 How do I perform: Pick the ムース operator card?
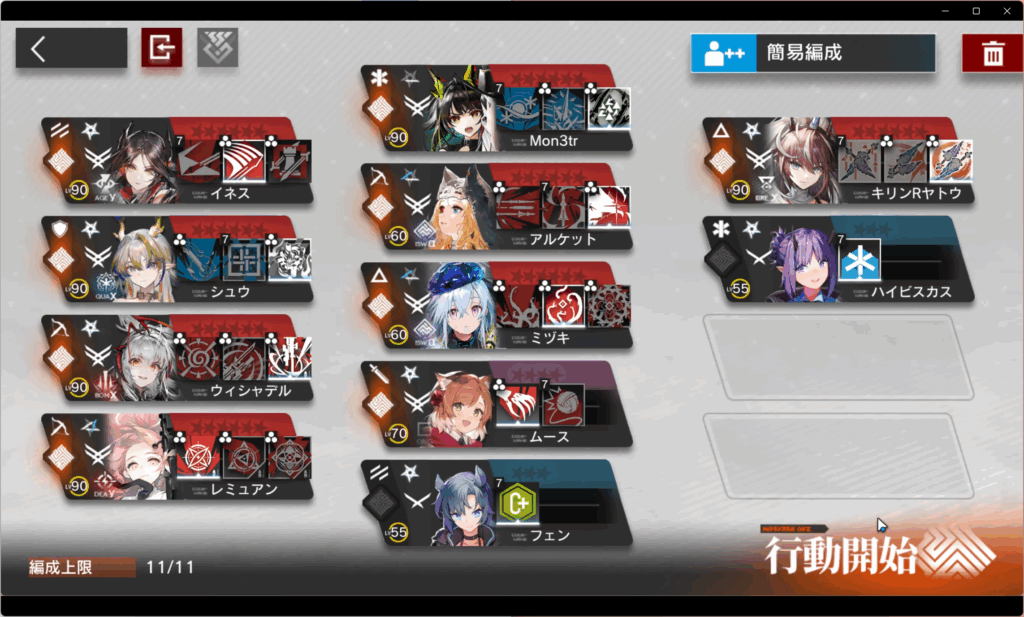tap(497, 405)
